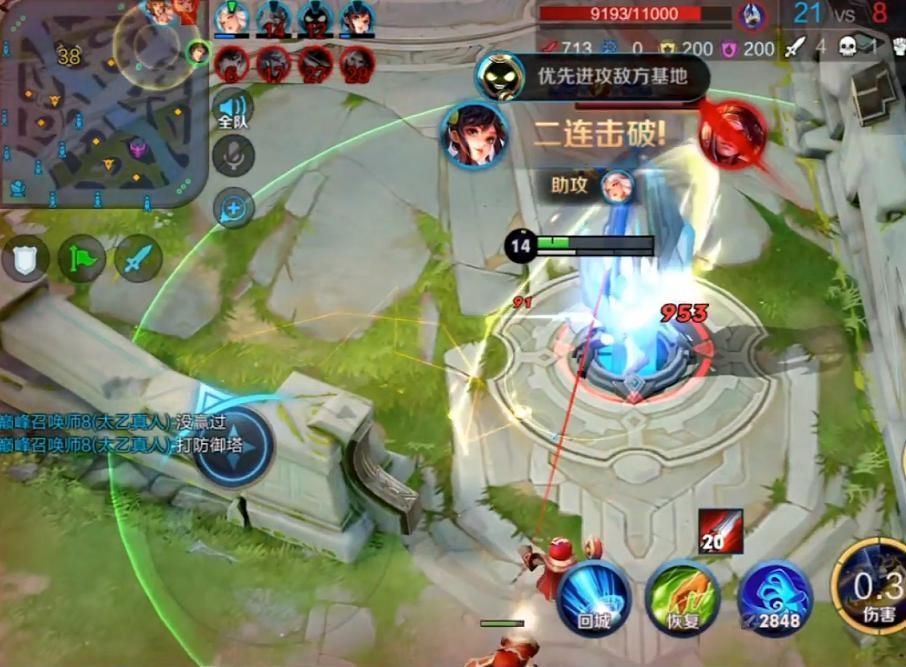Touch the movement joystick
Viewport: 906px width, 667px height.
coord(233,445)
